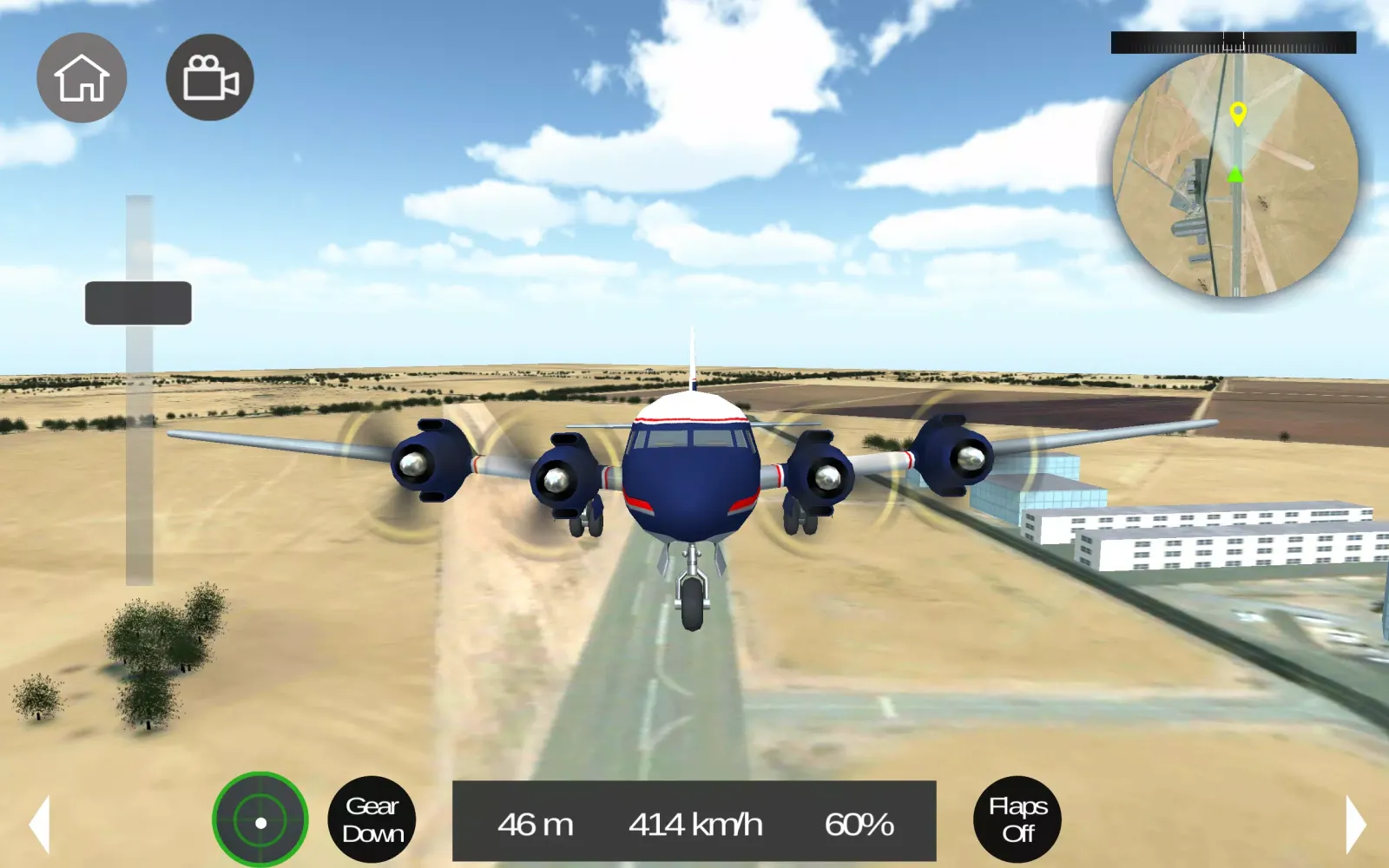Open the home menu

pyautogui.click(x=82, y=77)
